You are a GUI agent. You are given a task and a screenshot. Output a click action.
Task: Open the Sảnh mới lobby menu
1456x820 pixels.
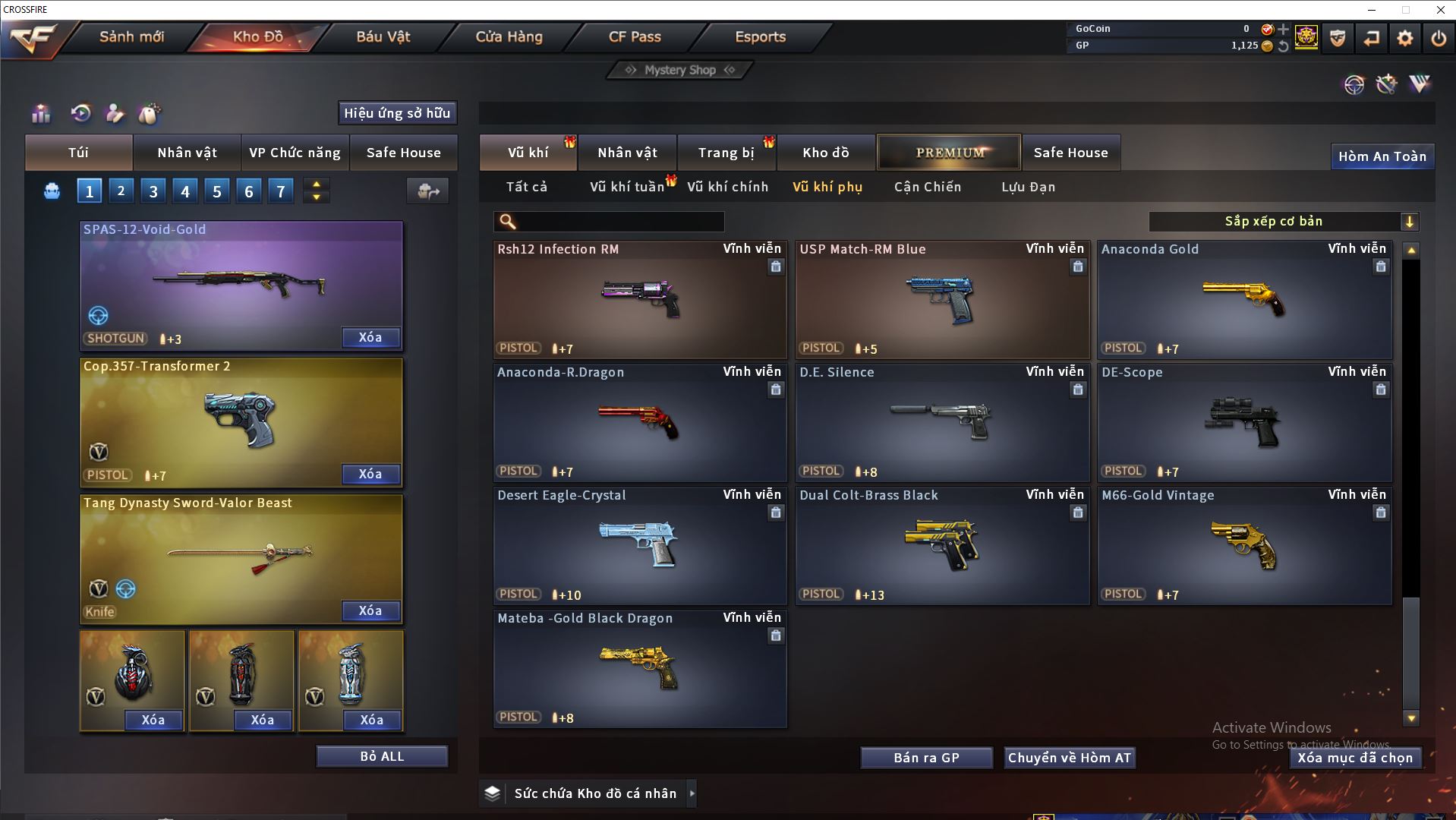(x=131, y=36)
